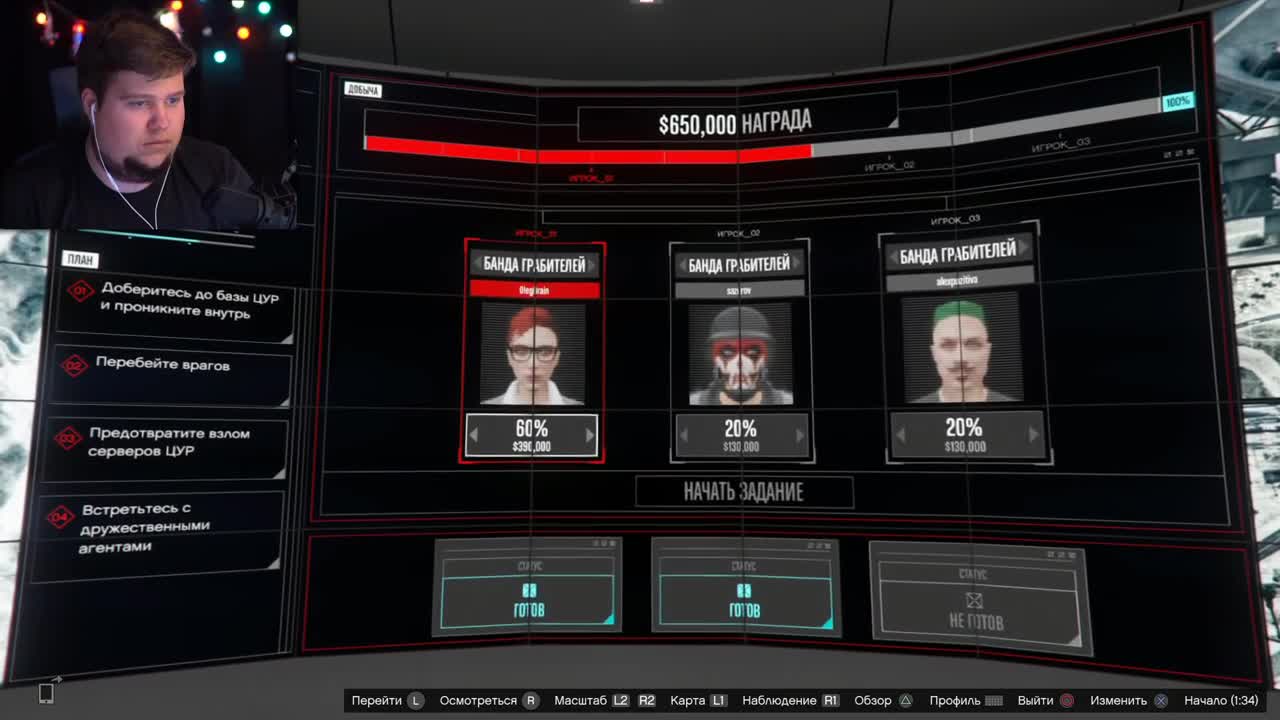This screenshot has width=1280, height=720.
Task: Click the $650,000 НАГРАДА reward banner
Action: click(x=736, y=123)
